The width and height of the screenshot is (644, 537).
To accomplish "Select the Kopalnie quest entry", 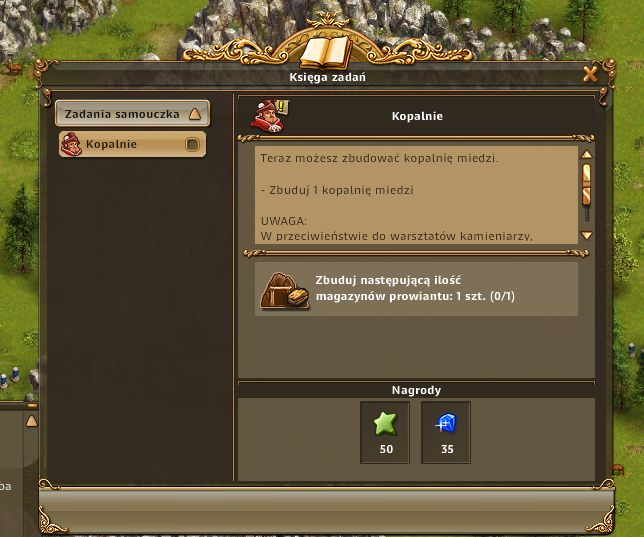I will tap(132, 145).
